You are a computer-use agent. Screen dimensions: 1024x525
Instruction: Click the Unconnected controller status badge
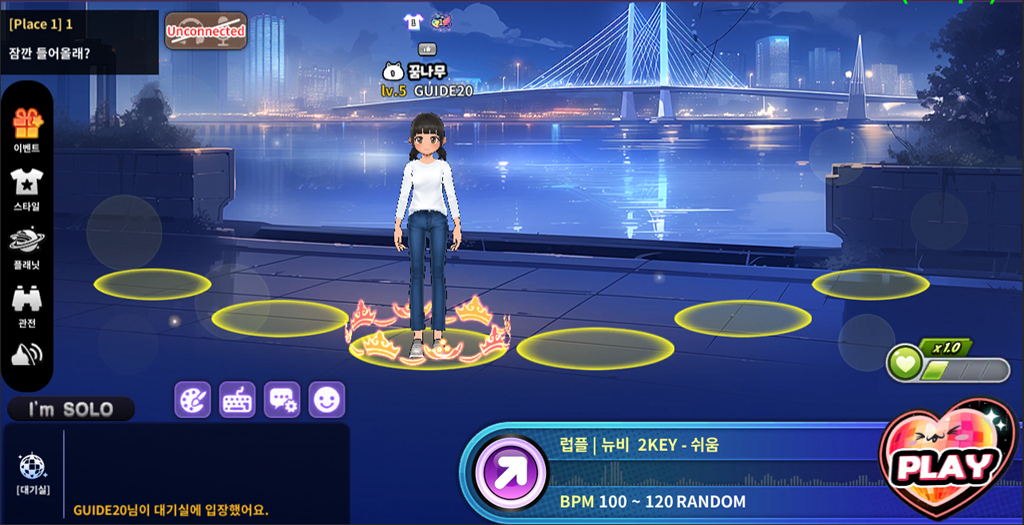206,31
